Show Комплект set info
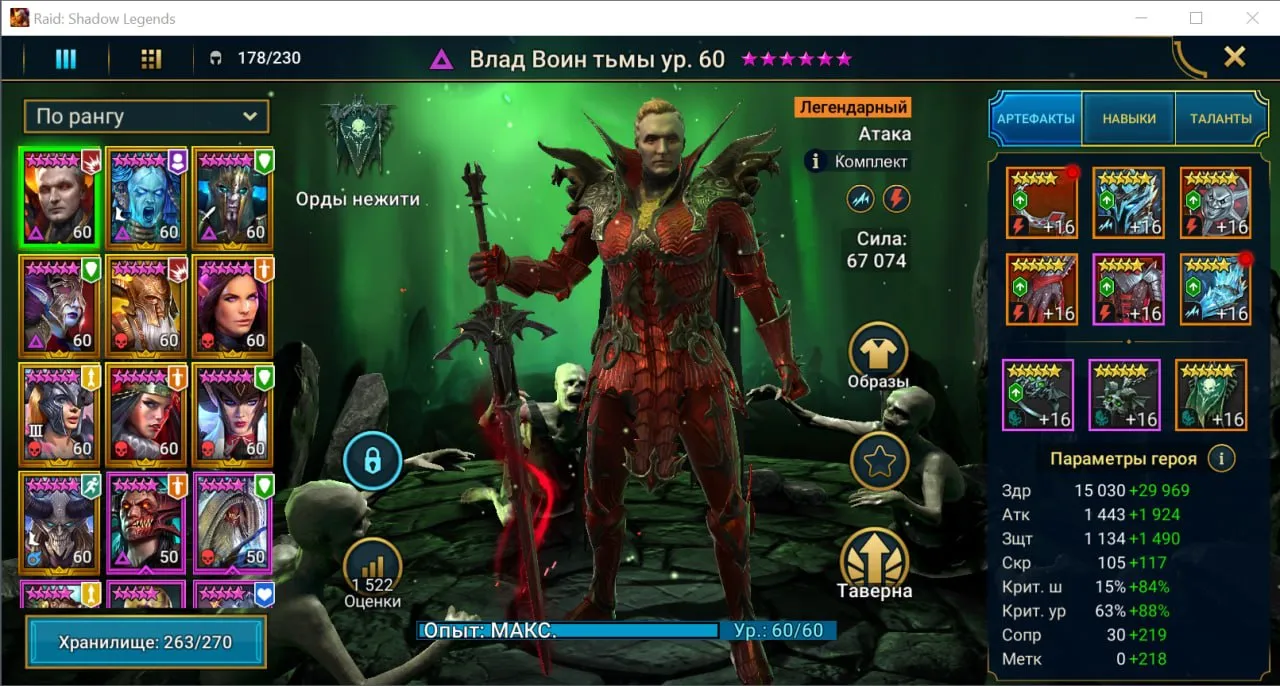 point(858,161)
